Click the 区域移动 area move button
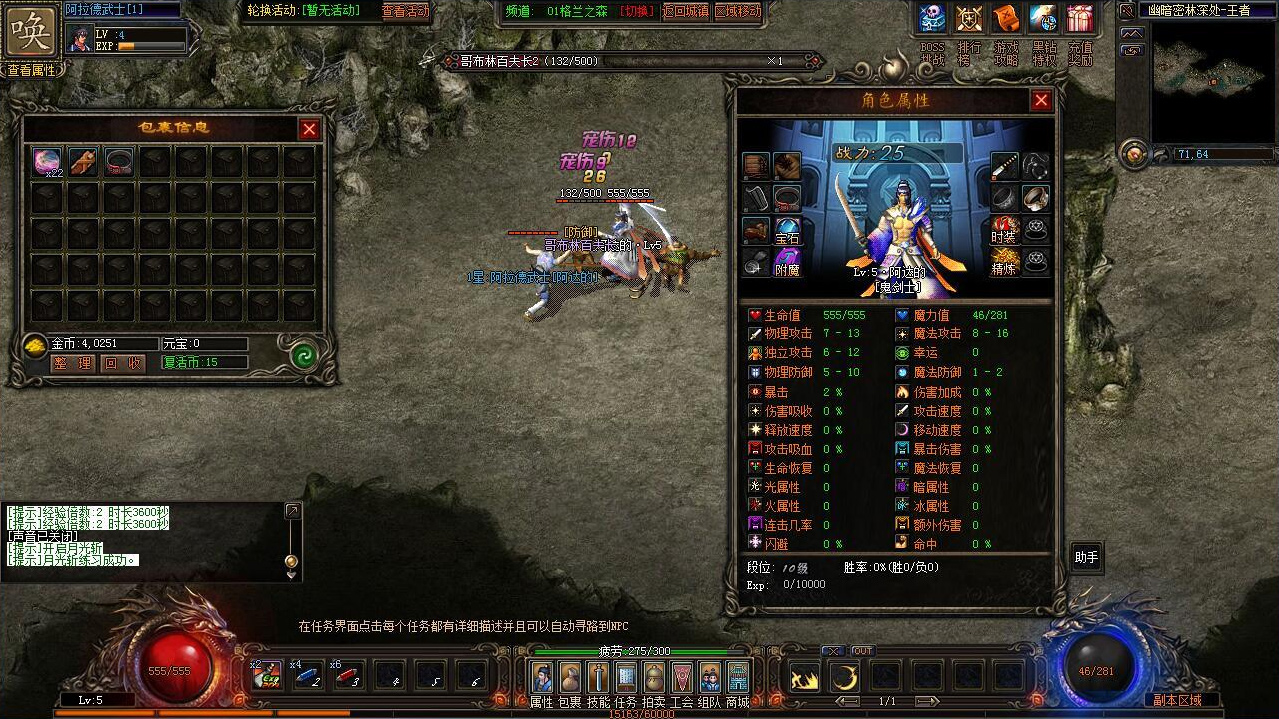1279x719 pixels. point(738,11)
